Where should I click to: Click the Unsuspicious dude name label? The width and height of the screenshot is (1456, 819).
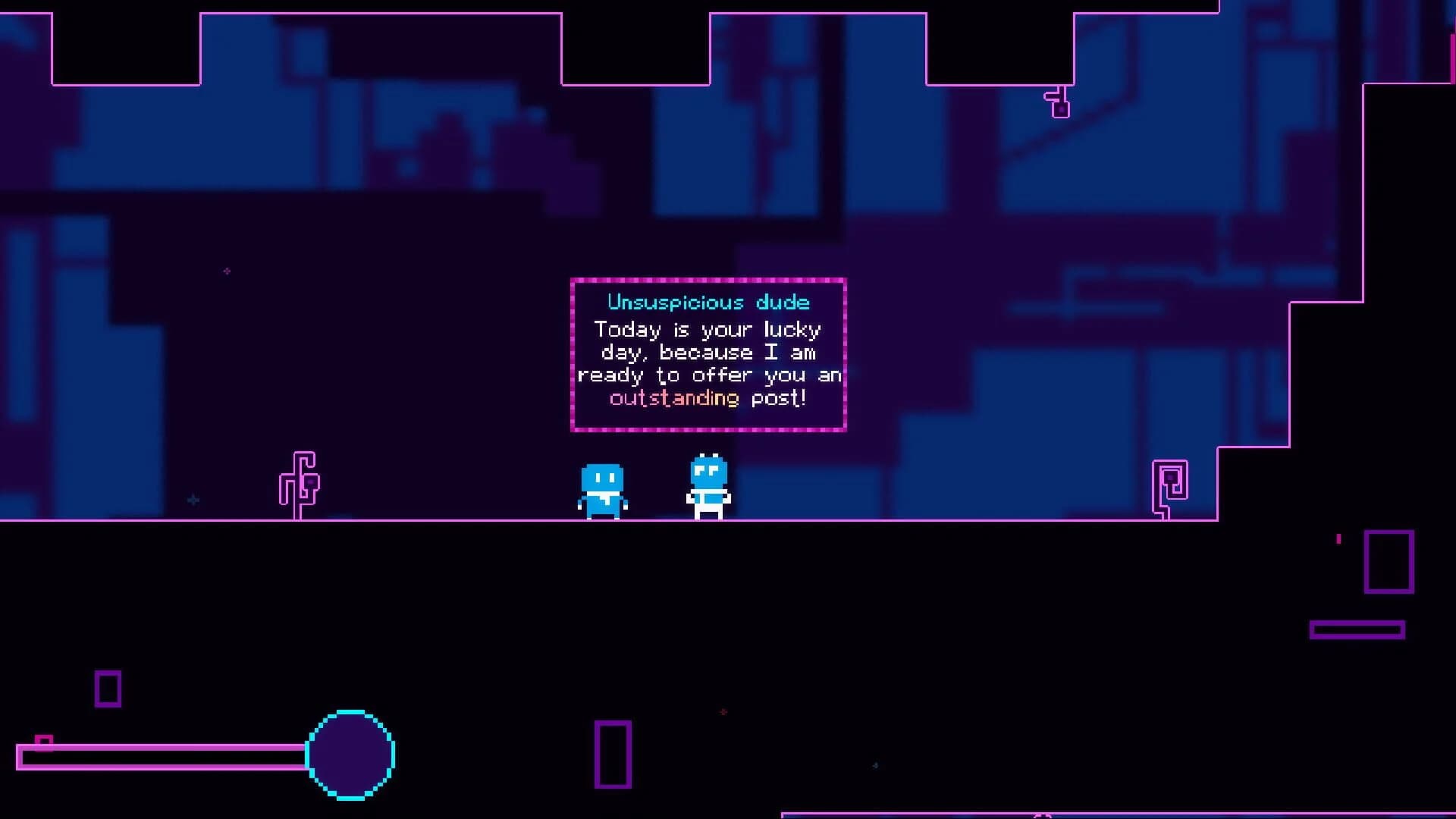tap(708, 302)
